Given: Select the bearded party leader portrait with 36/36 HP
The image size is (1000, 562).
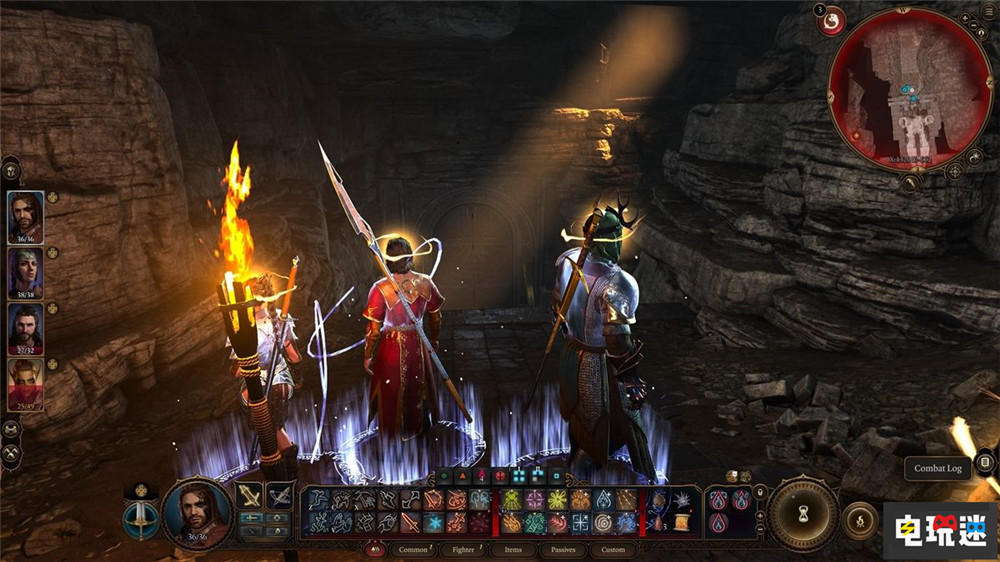Looking at the screenshot, I should [26, 215].
